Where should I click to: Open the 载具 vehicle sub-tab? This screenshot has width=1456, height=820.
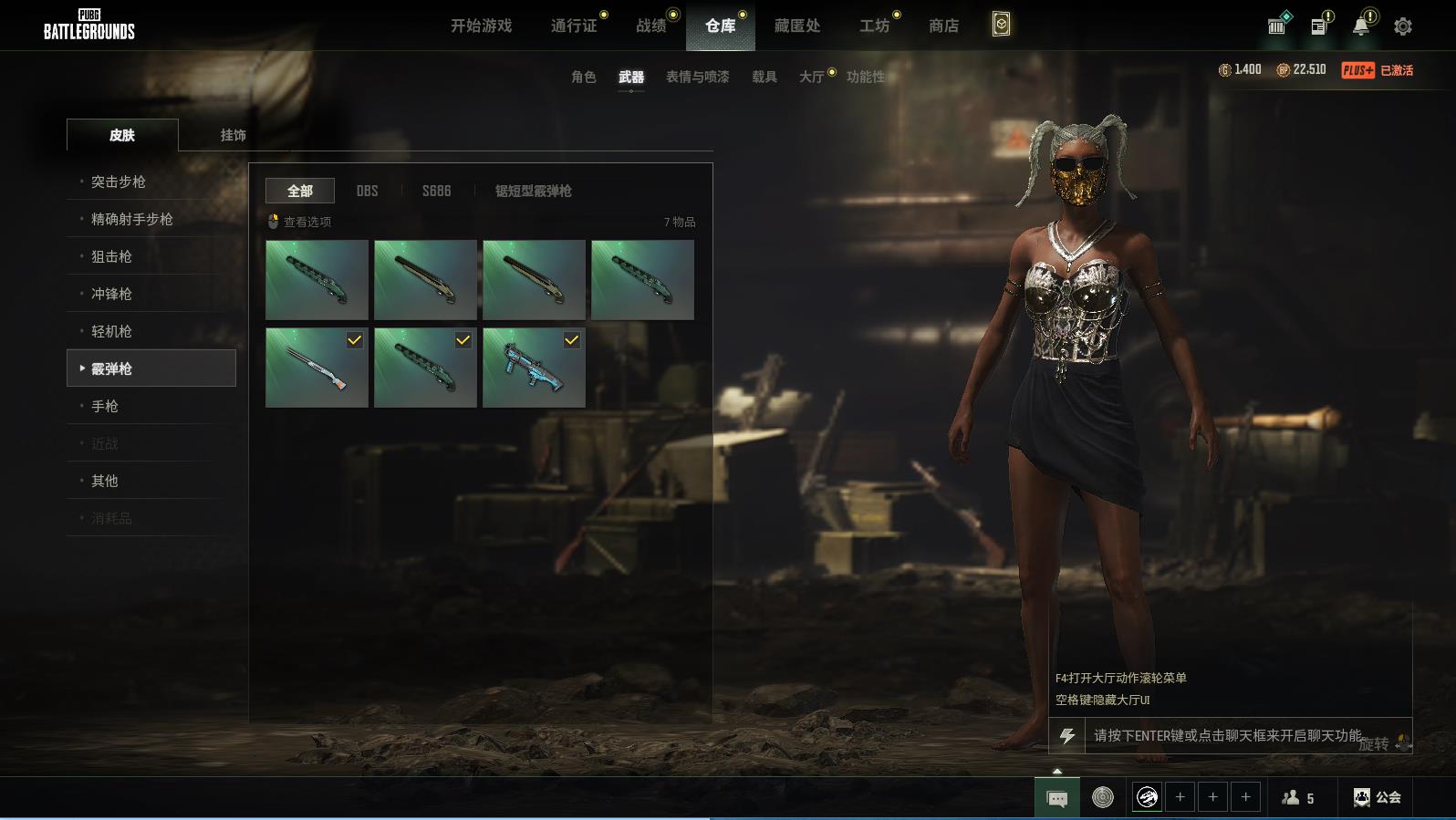pyautogui.click(x=764, y=77)
